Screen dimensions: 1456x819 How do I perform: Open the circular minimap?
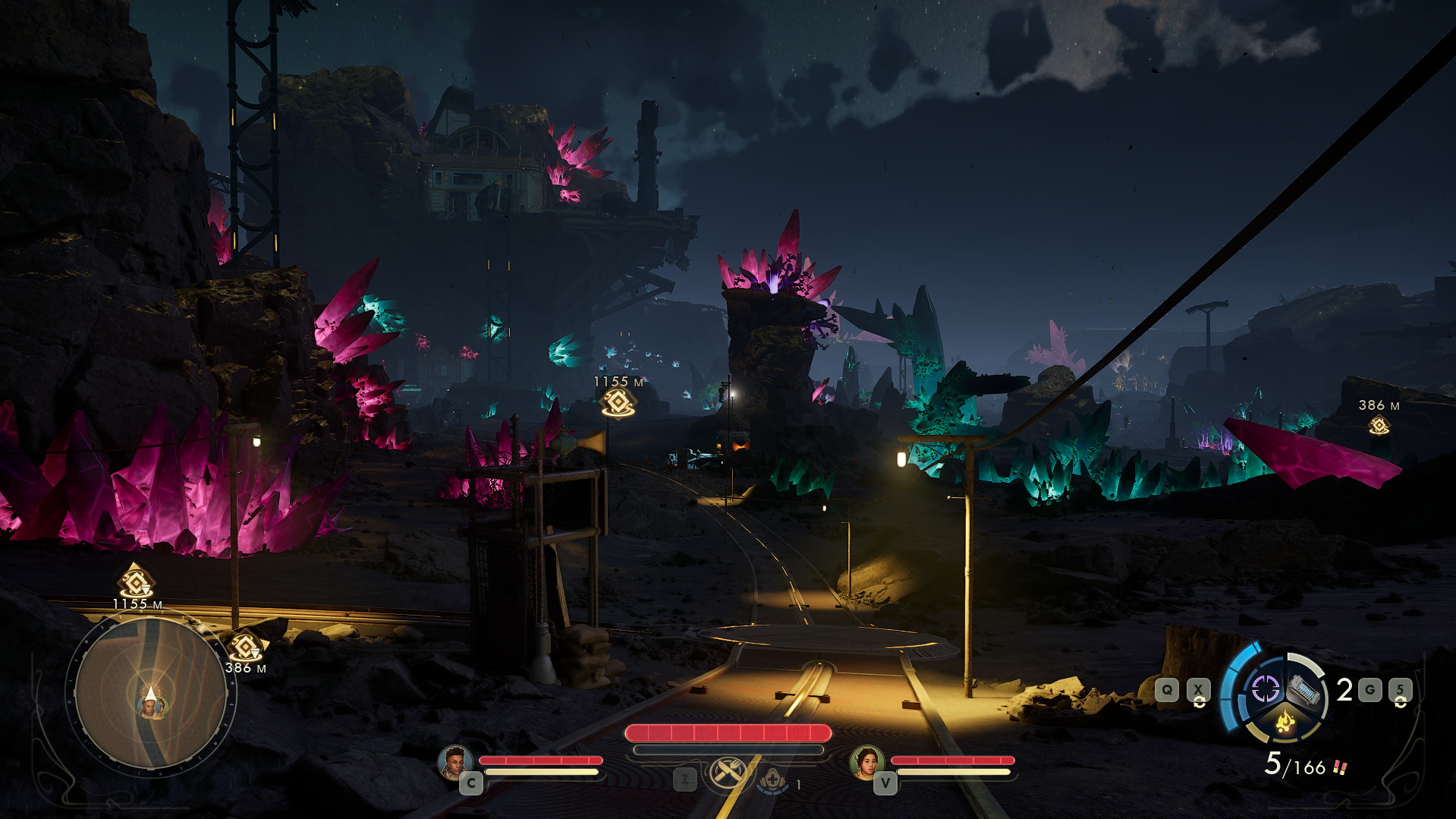(151, 694)
